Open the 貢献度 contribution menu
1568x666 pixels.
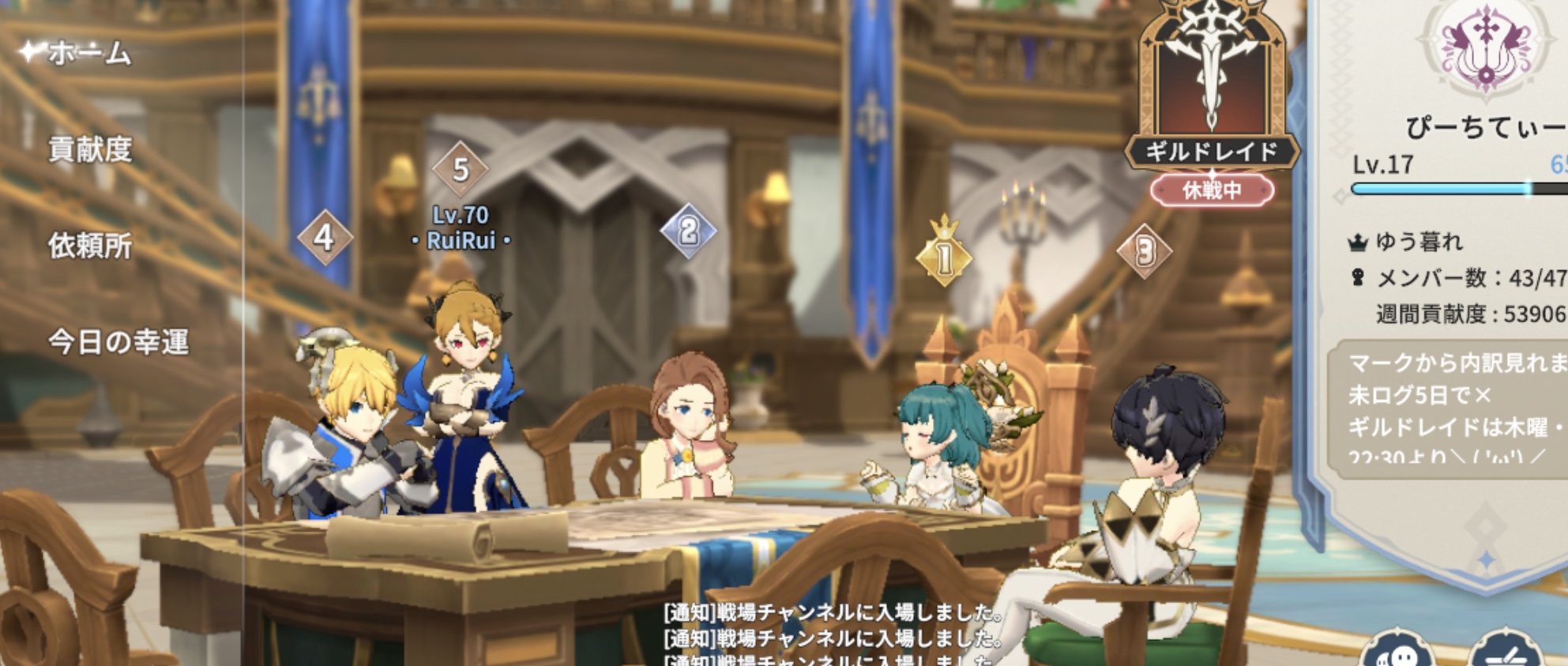(x=90, y=149)
